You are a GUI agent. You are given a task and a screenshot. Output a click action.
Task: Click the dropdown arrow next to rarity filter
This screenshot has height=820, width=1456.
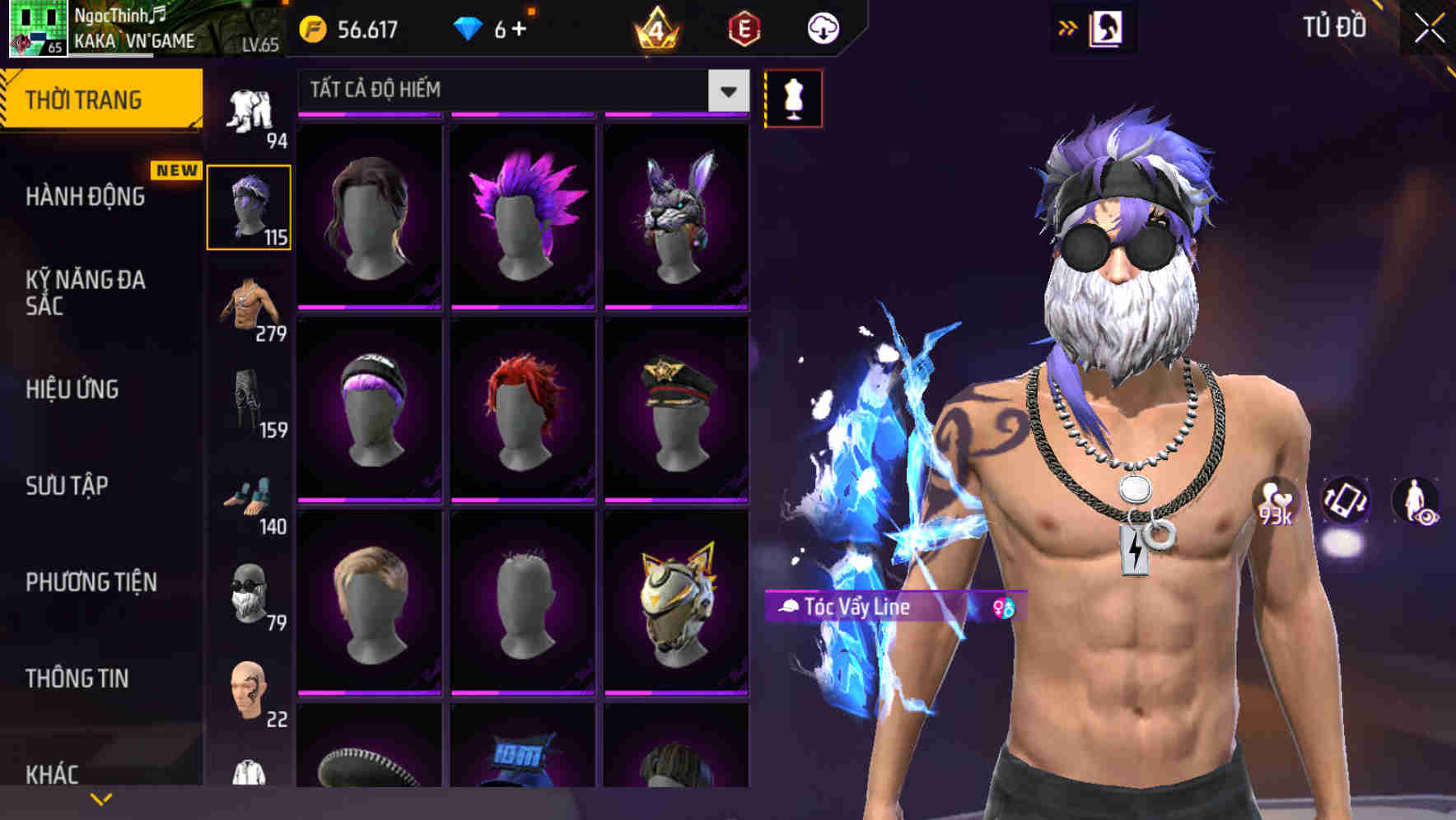pos(728,91)
